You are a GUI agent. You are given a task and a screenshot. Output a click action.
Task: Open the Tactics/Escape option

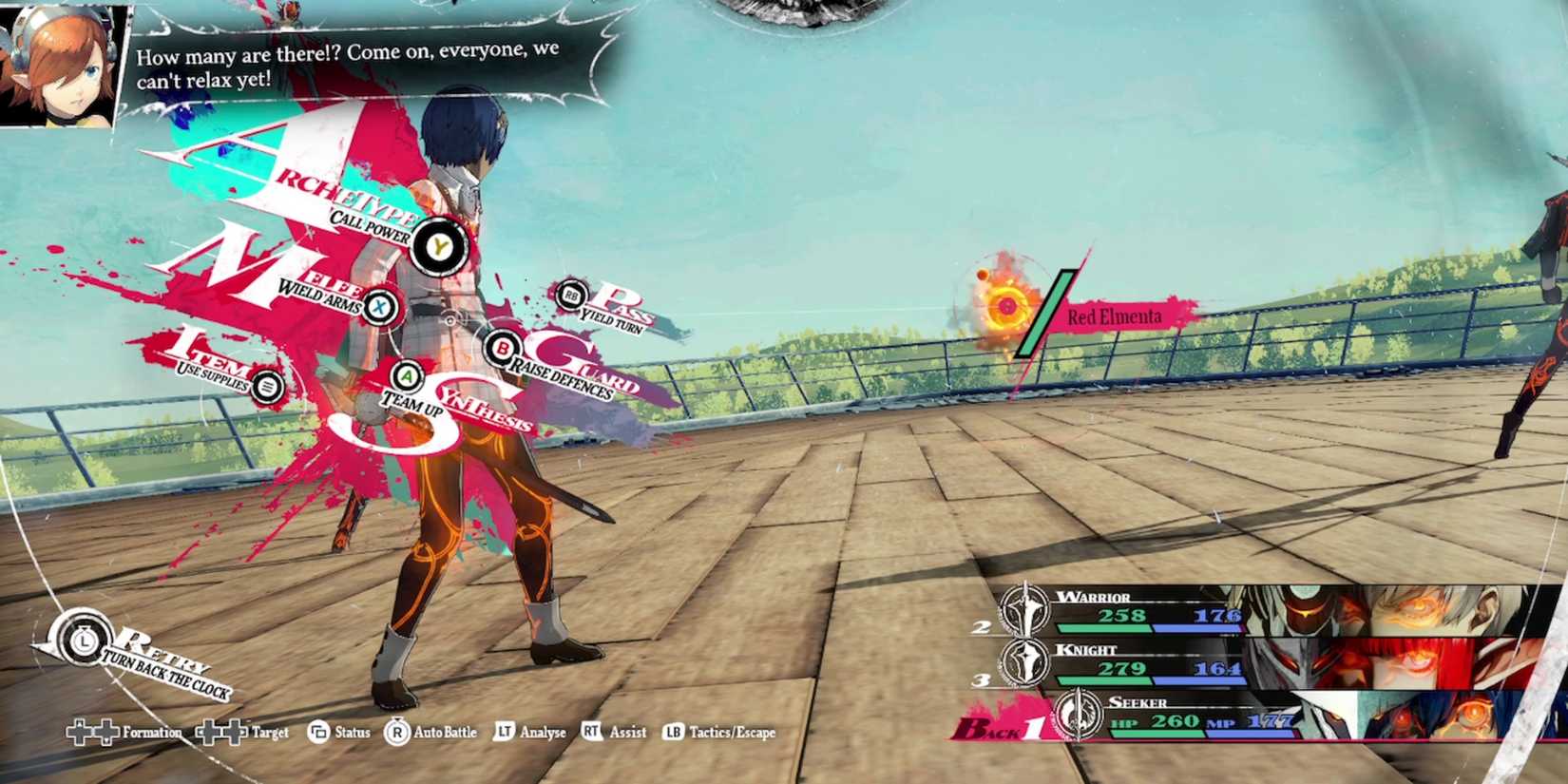tap(719, 733)
